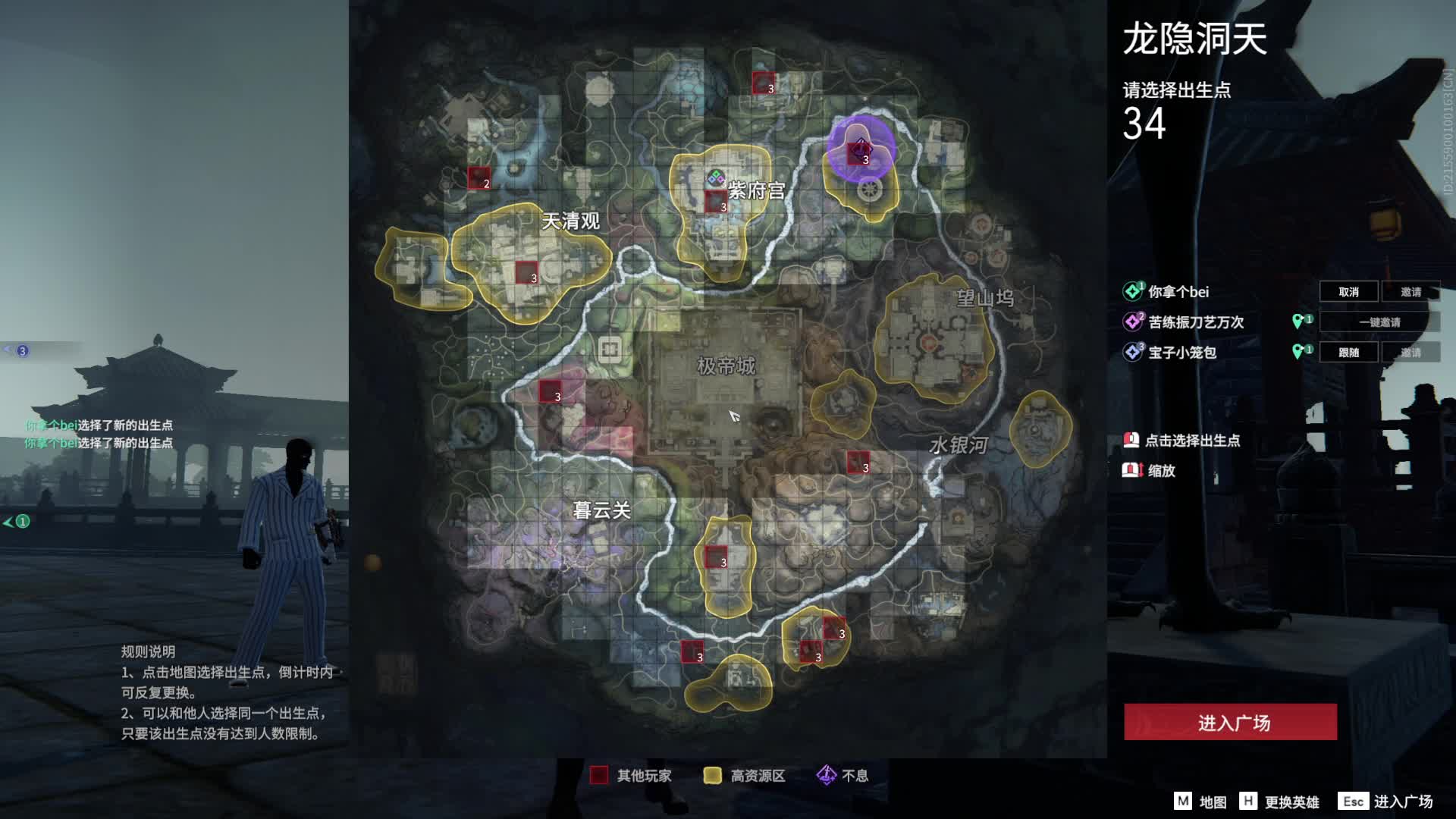Select the 望山坞 high-resource zone

coord(934,341)
